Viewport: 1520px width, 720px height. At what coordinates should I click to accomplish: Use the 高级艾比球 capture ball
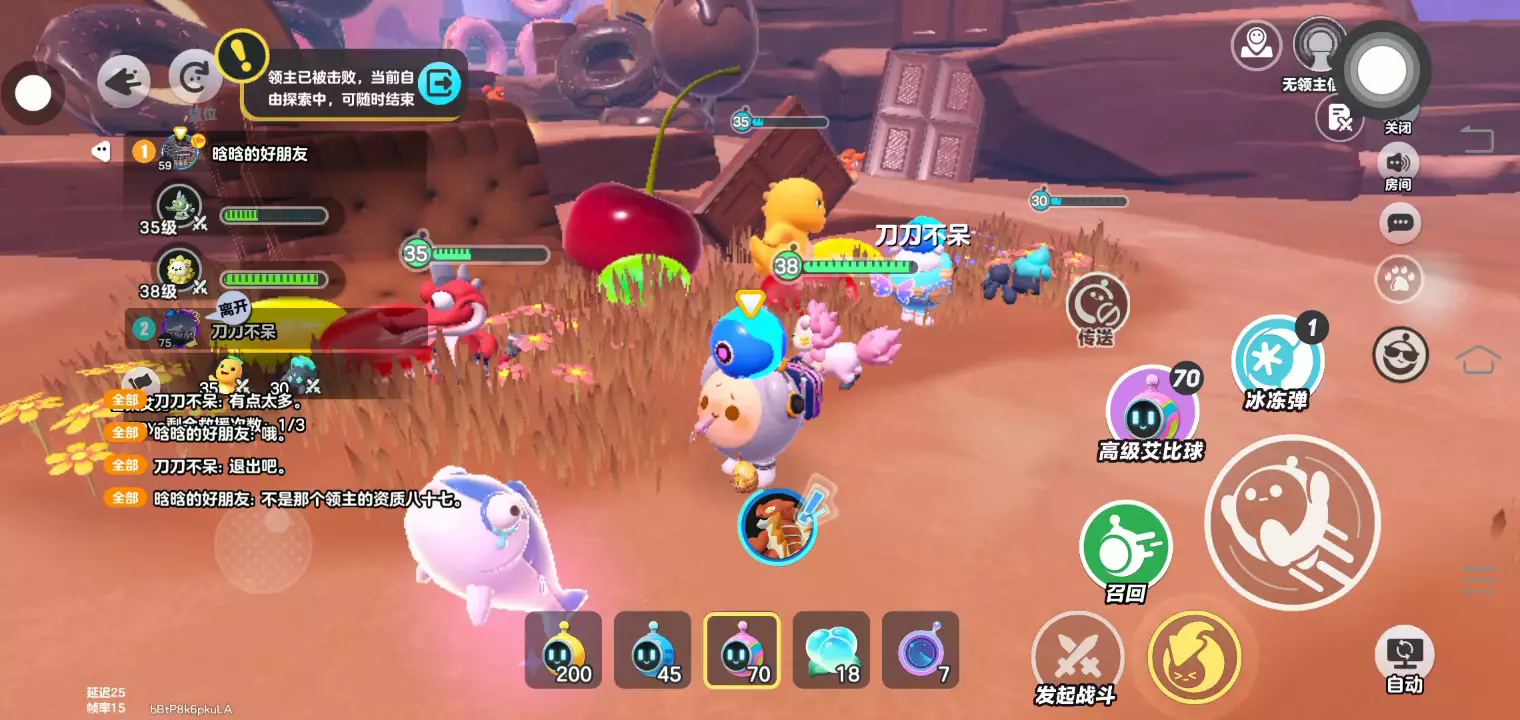pyautogui.click(x=1152, y=411)
